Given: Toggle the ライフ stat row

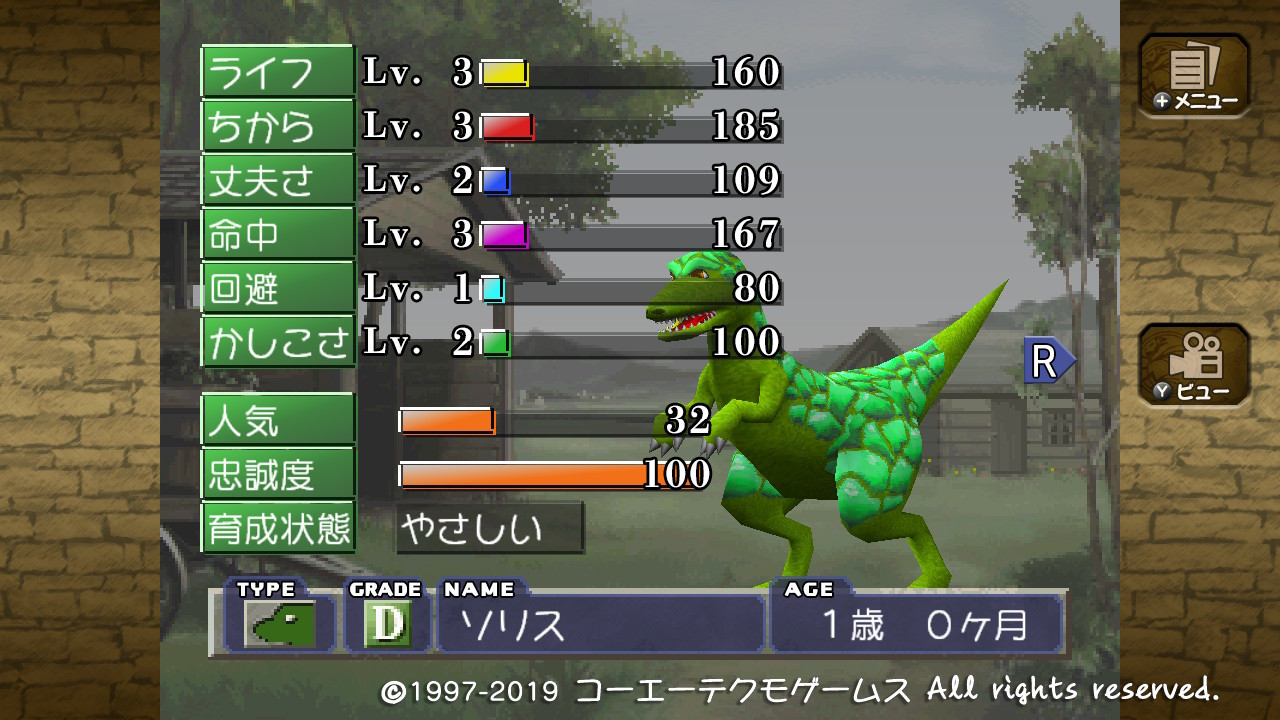Looking at the screenshot, I should coord(277,71).
